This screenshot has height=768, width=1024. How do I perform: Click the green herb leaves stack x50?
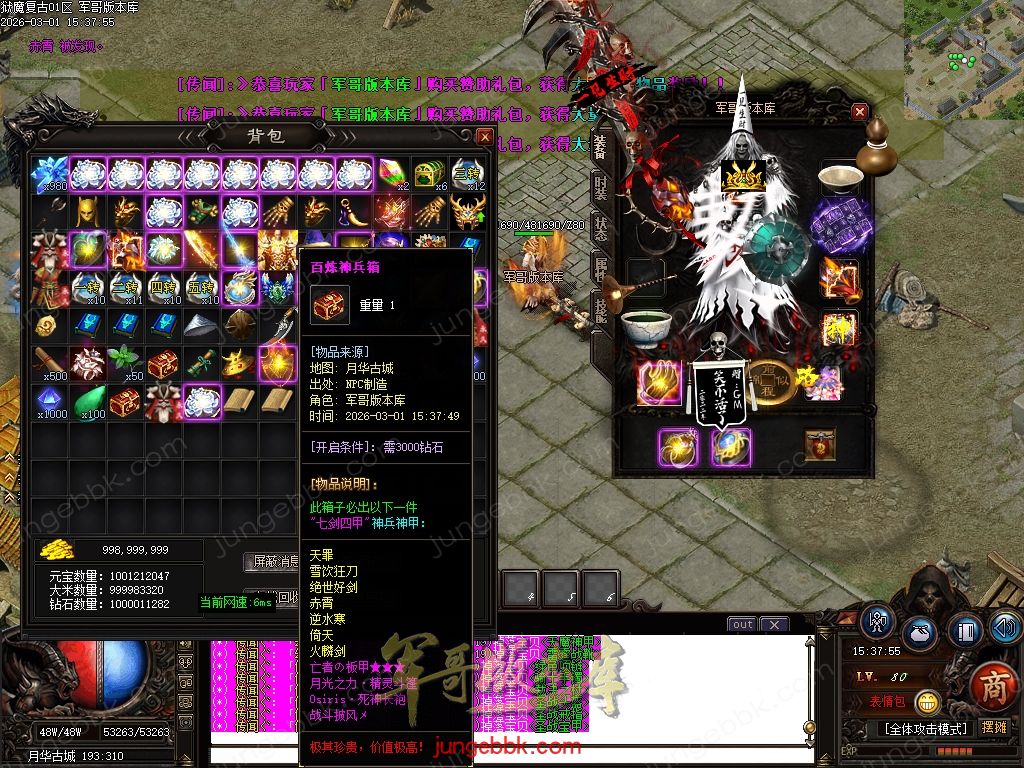[x=126, y=364]
